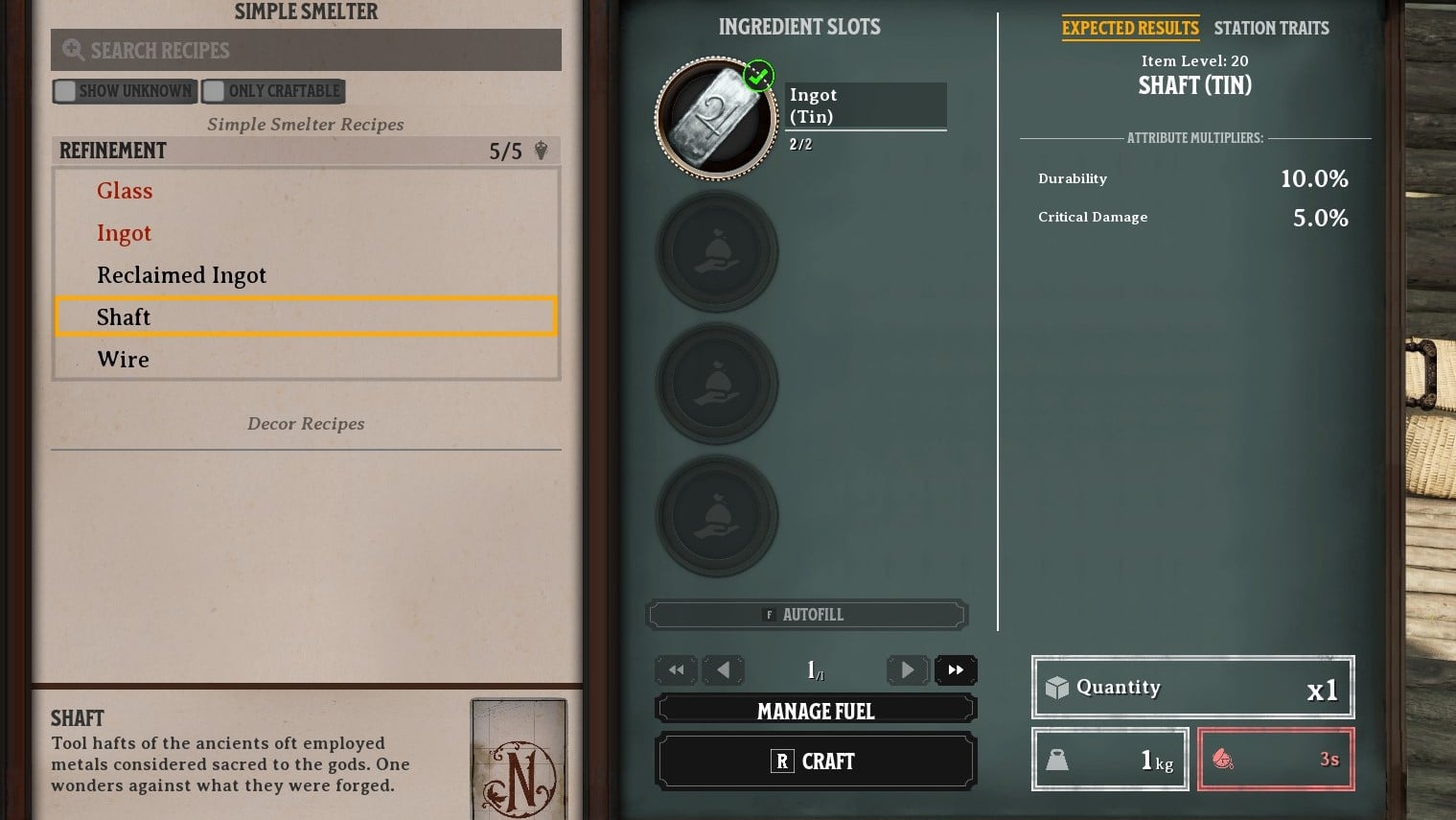The height and width of the screenshot is (820, 1456).
Task: Click the arrowhead icon beside the 5/5 counter
Action: [541, 151]
